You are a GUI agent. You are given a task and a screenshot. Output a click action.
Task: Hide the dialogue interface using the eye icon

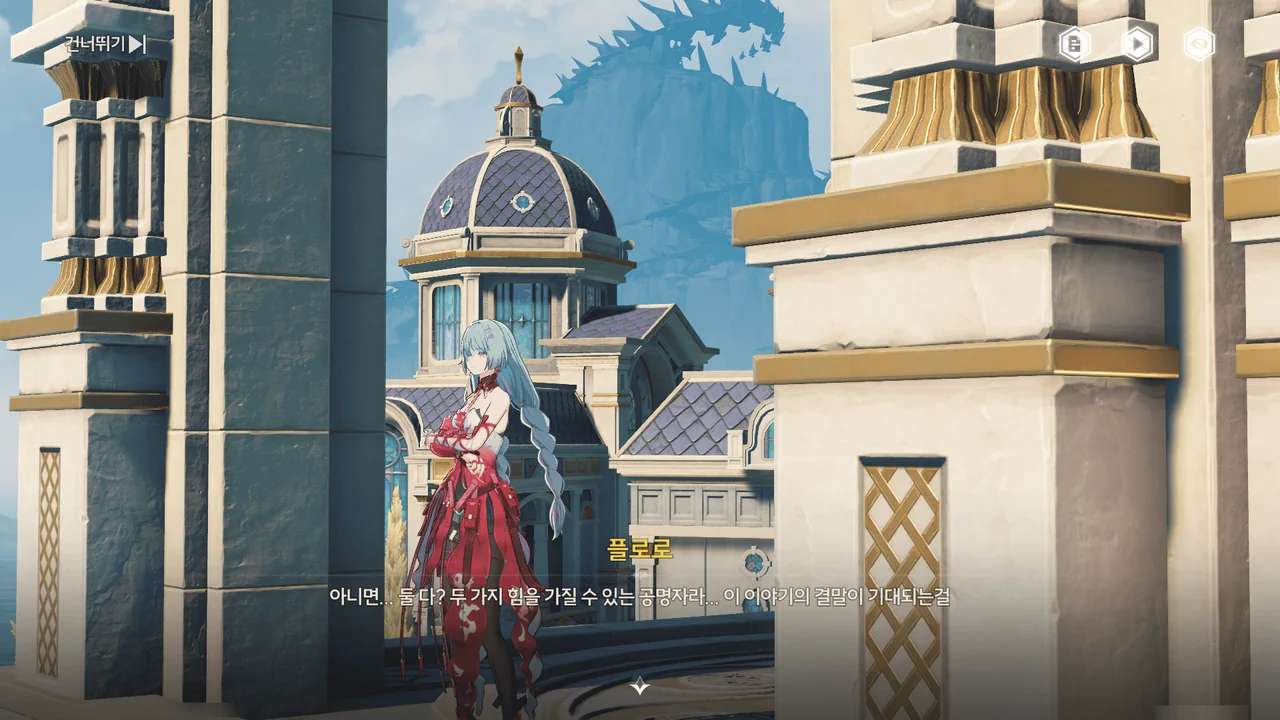pos(1199,44)
